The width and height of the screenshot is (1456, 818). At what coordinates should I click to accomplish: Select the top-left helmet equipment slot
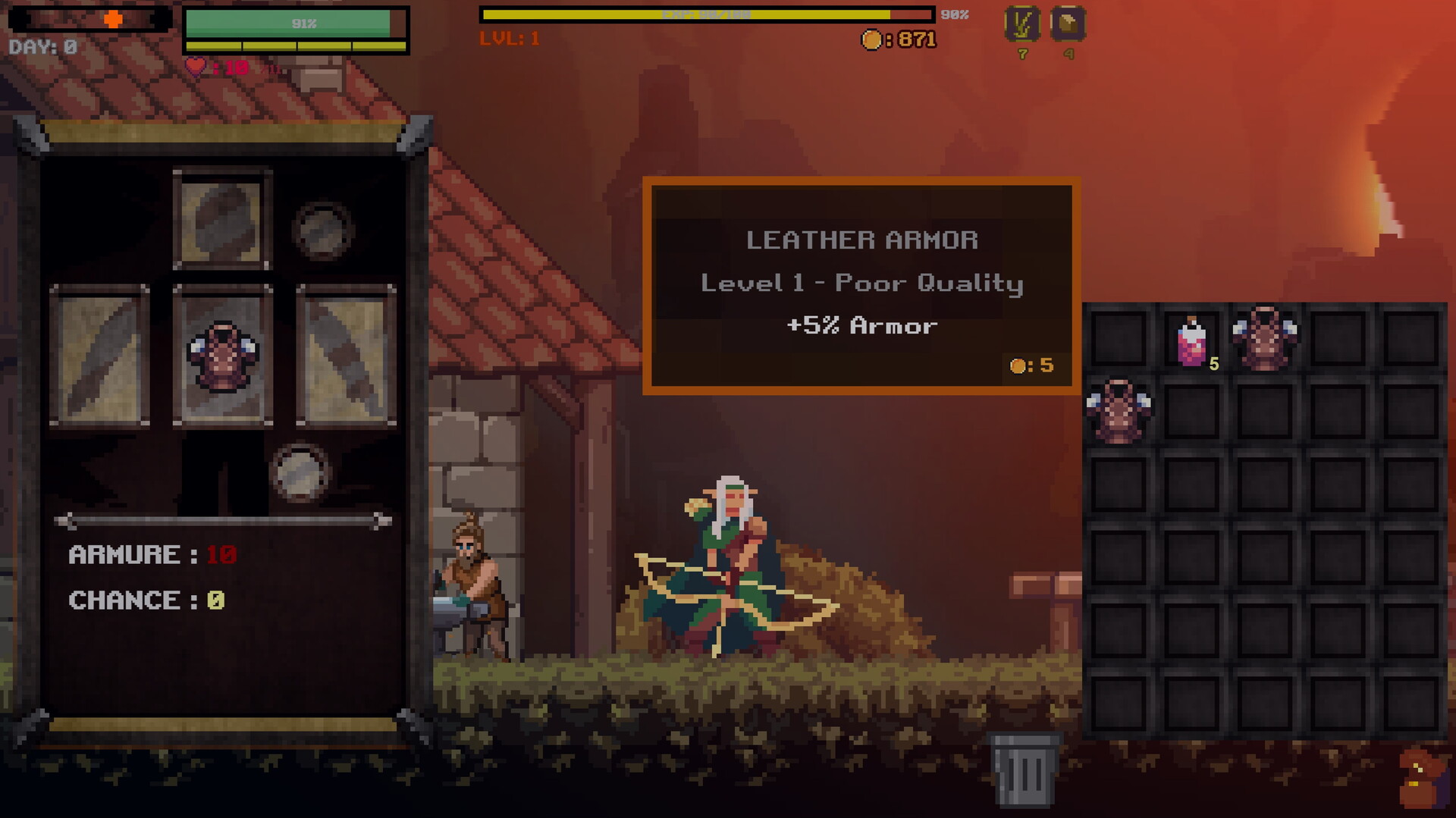pos(222,220)
